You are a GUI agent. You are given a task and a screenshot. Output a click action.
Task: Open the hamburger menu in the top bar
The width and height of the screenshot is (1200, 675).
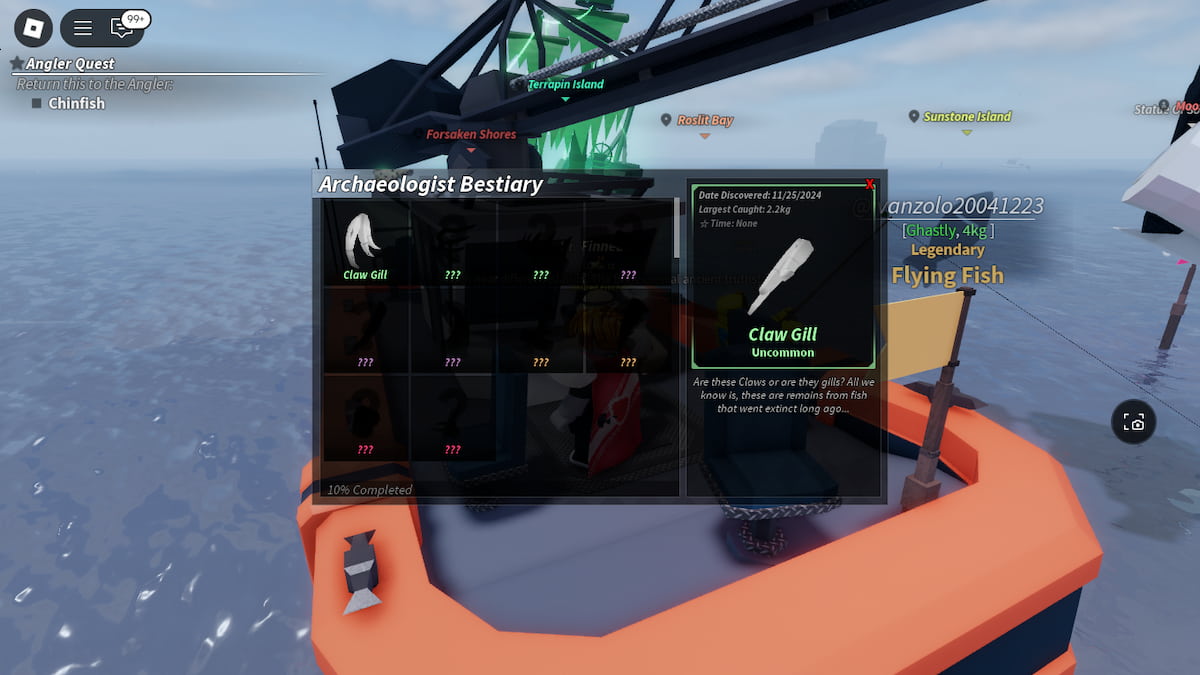[x=83, y=28]
